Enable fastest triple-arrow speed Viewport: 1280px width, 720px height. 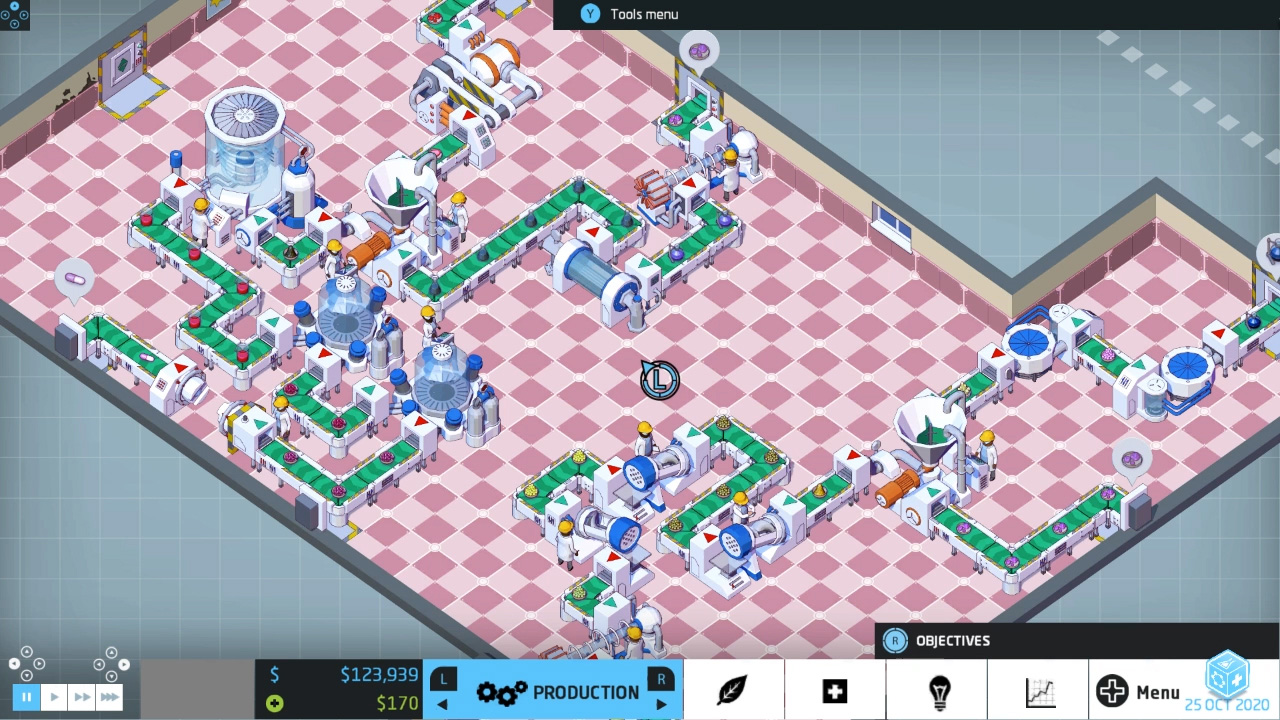pos(108,697)
